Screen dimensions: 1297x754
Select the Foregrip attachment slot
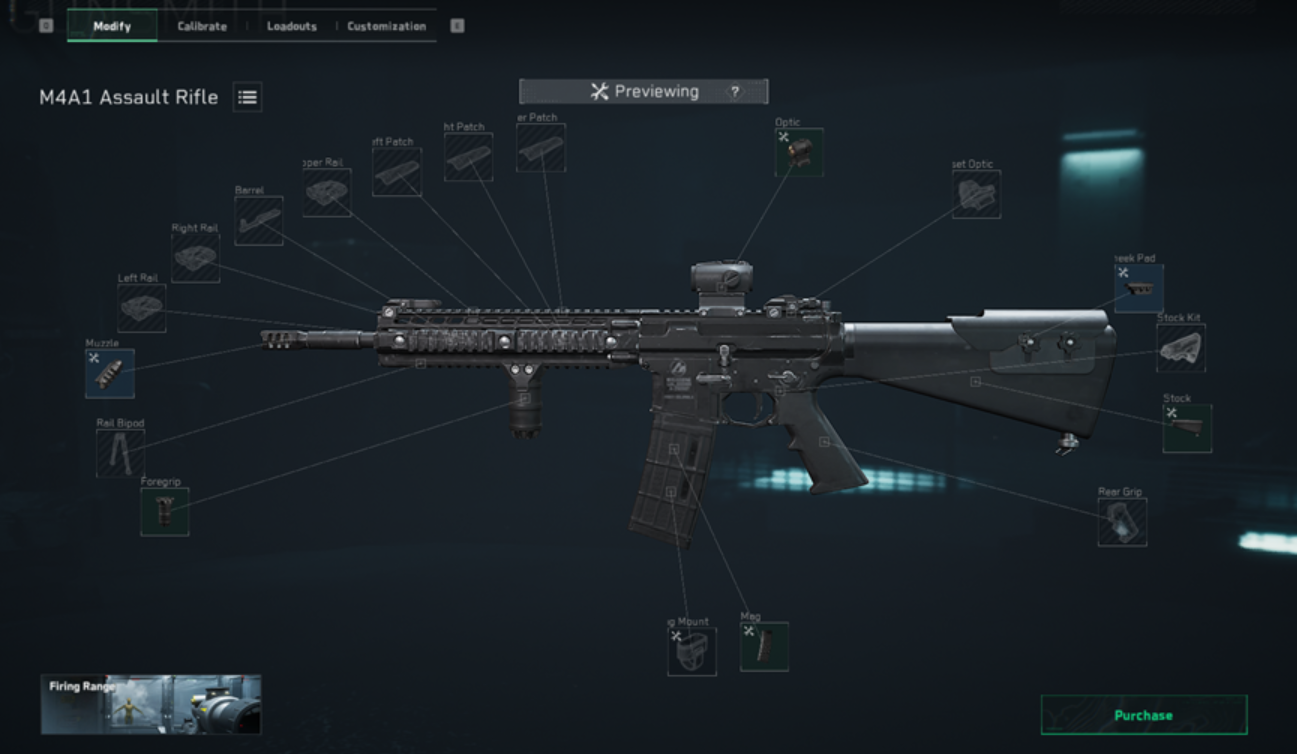pyautogui.click(x=163, y=510)
